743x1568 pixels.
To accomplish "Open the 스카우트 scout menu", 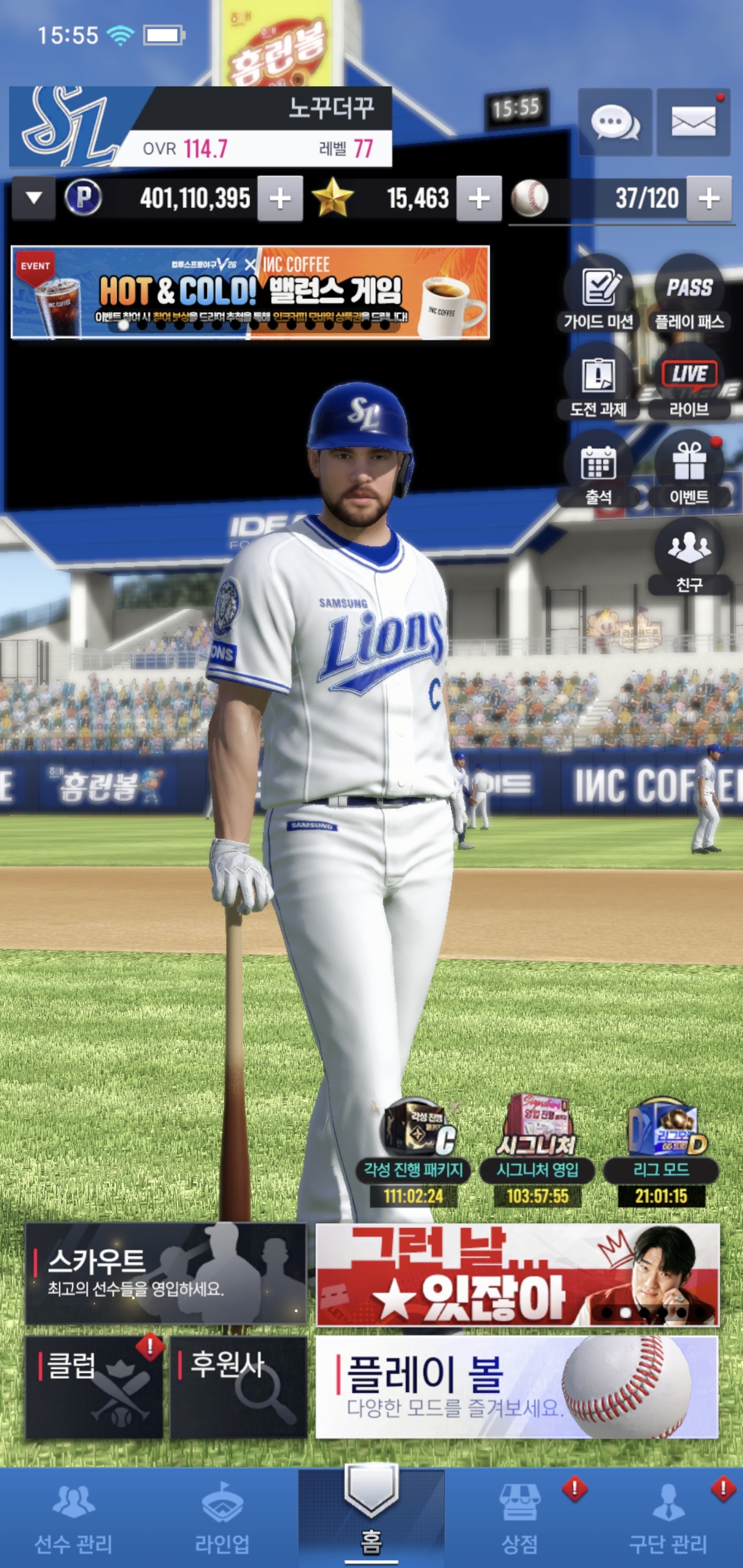I will (x=166, y=1273).
